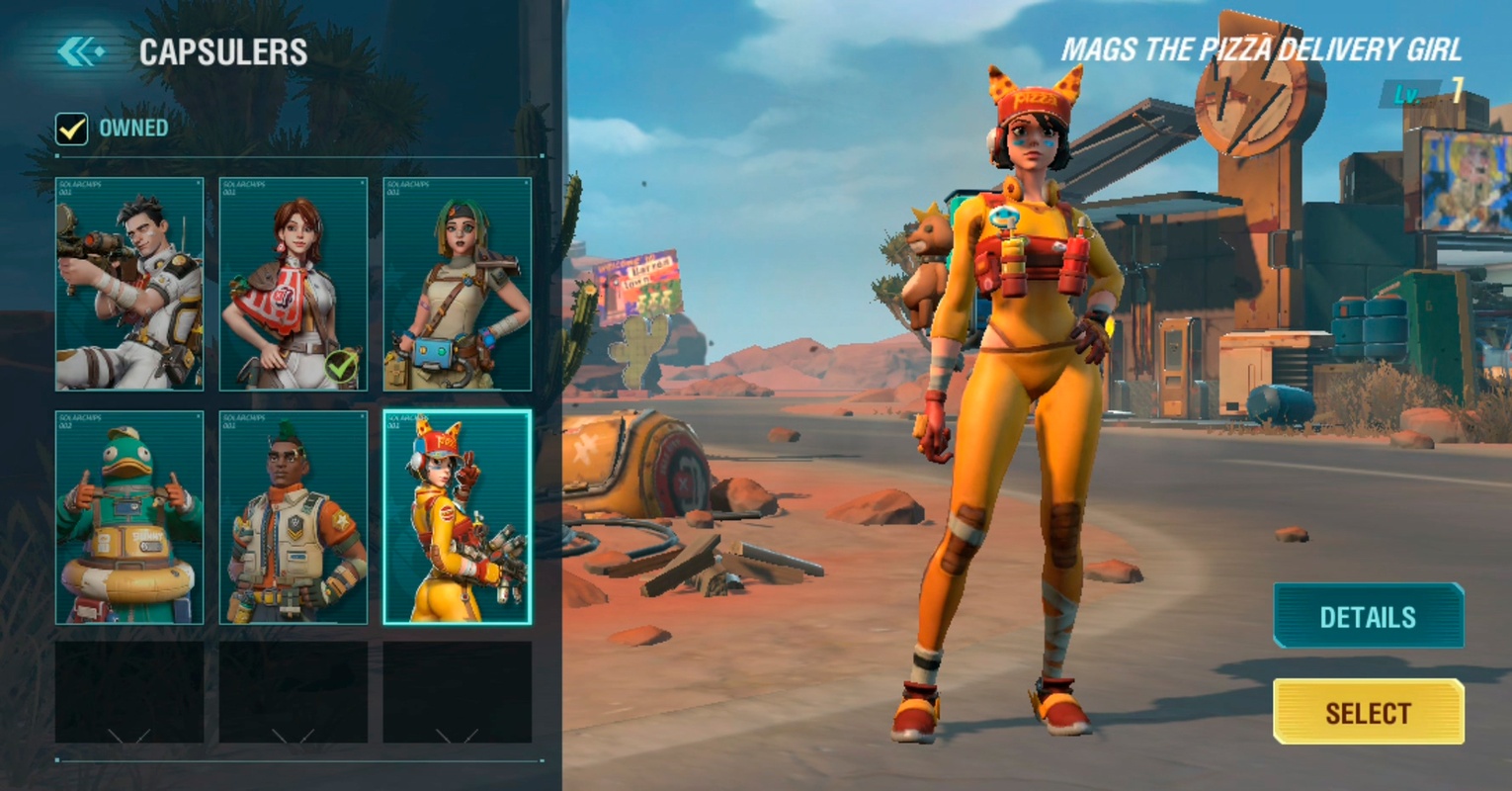Select the duck mascot capsuler card
1512x791 pixels.
click(x=129, y=517)
